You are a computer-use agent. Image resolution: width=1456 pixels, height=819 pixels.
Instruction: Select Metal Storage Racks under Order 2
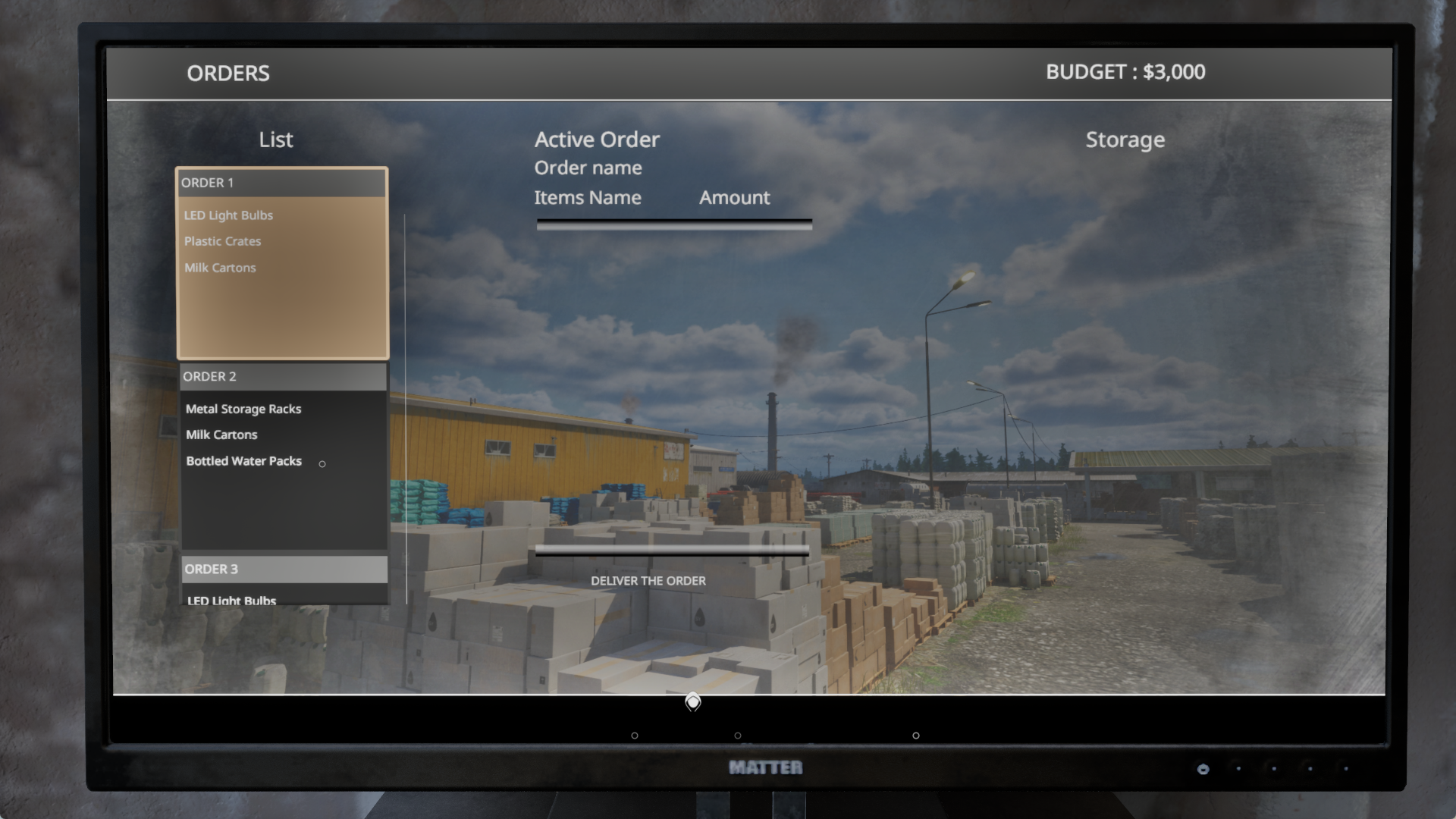pos(243,409)
